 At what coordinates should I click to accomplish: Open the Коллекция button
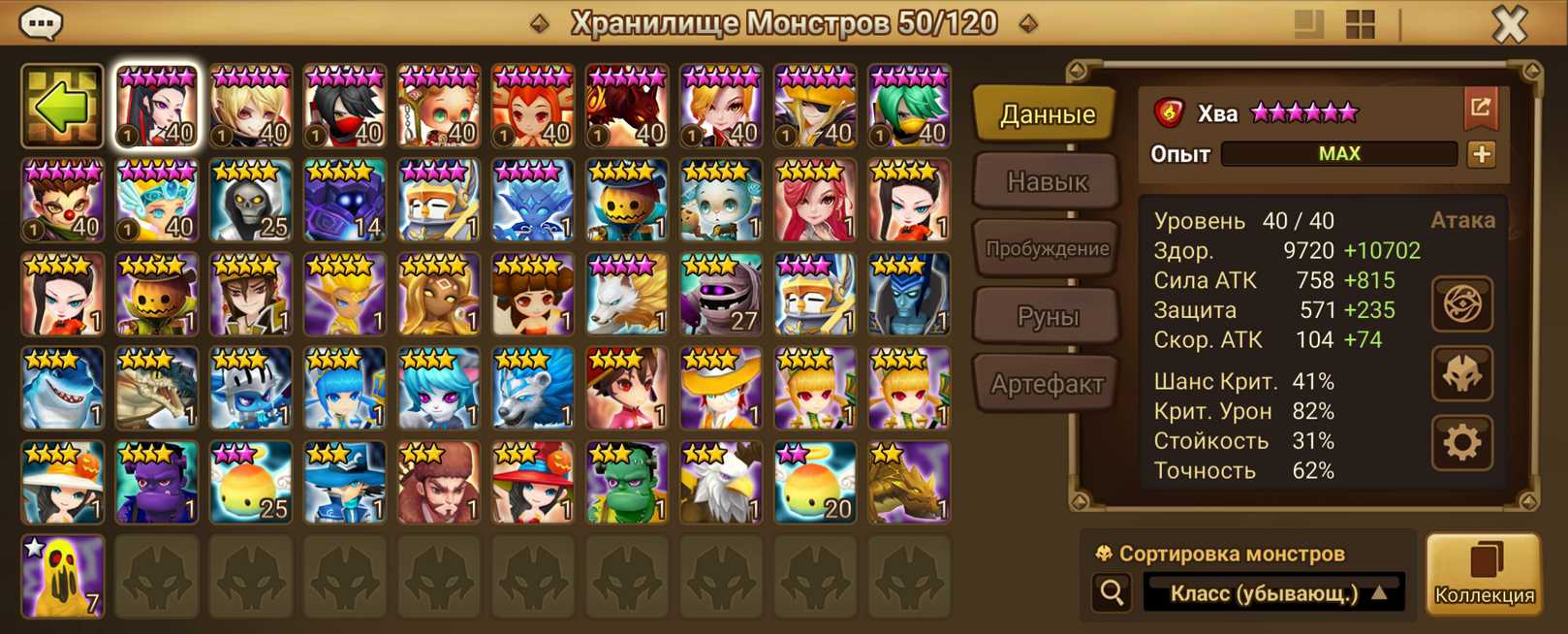point(1484,574)
